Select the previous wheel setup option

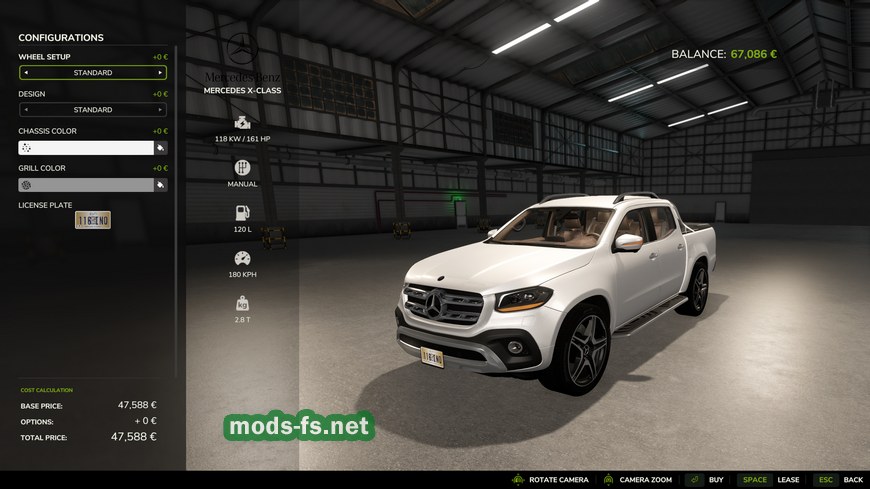pos(26,73)
